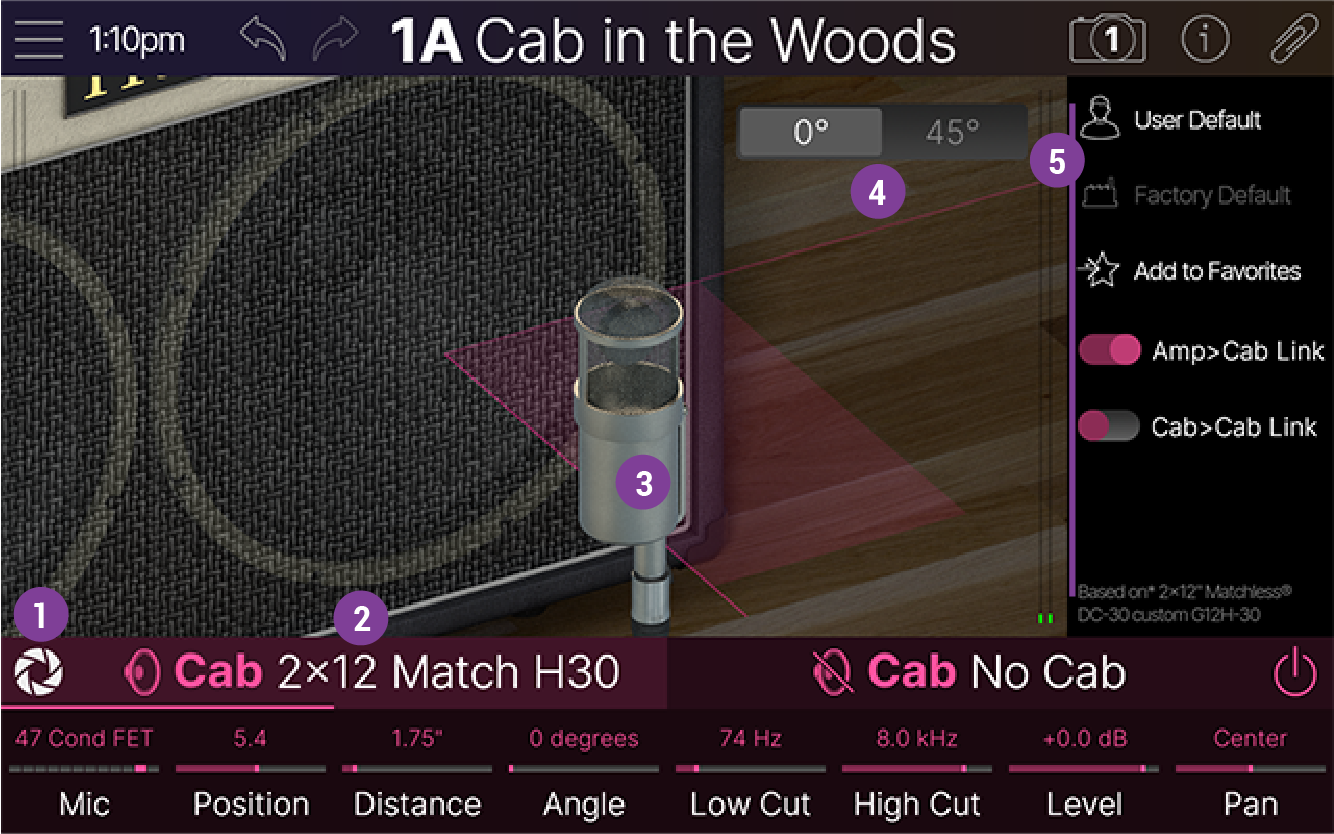Enable Cab>Cab Link
Screen dimensions: 1334x834
[1110, 427]
